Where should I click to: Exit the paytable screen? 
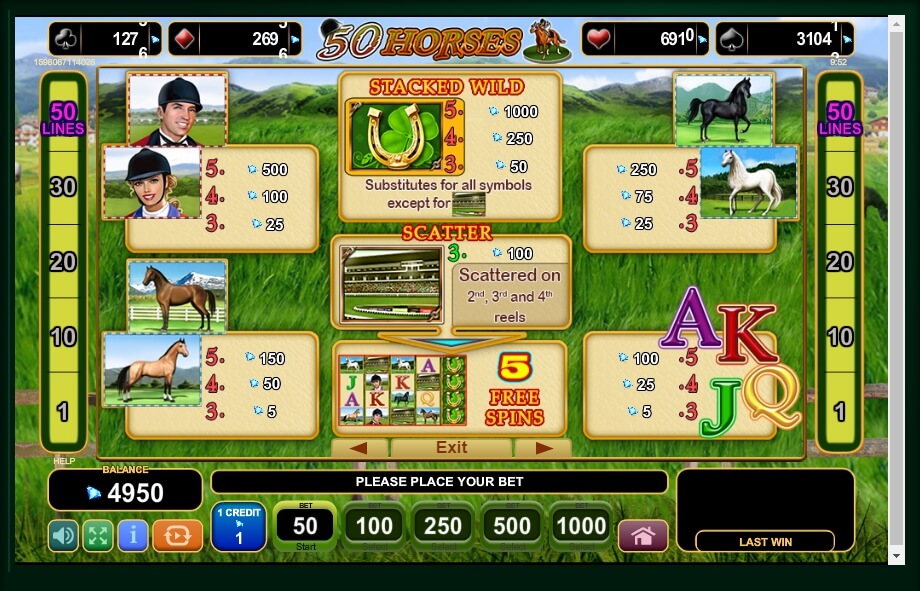click(x=451, y=448)
